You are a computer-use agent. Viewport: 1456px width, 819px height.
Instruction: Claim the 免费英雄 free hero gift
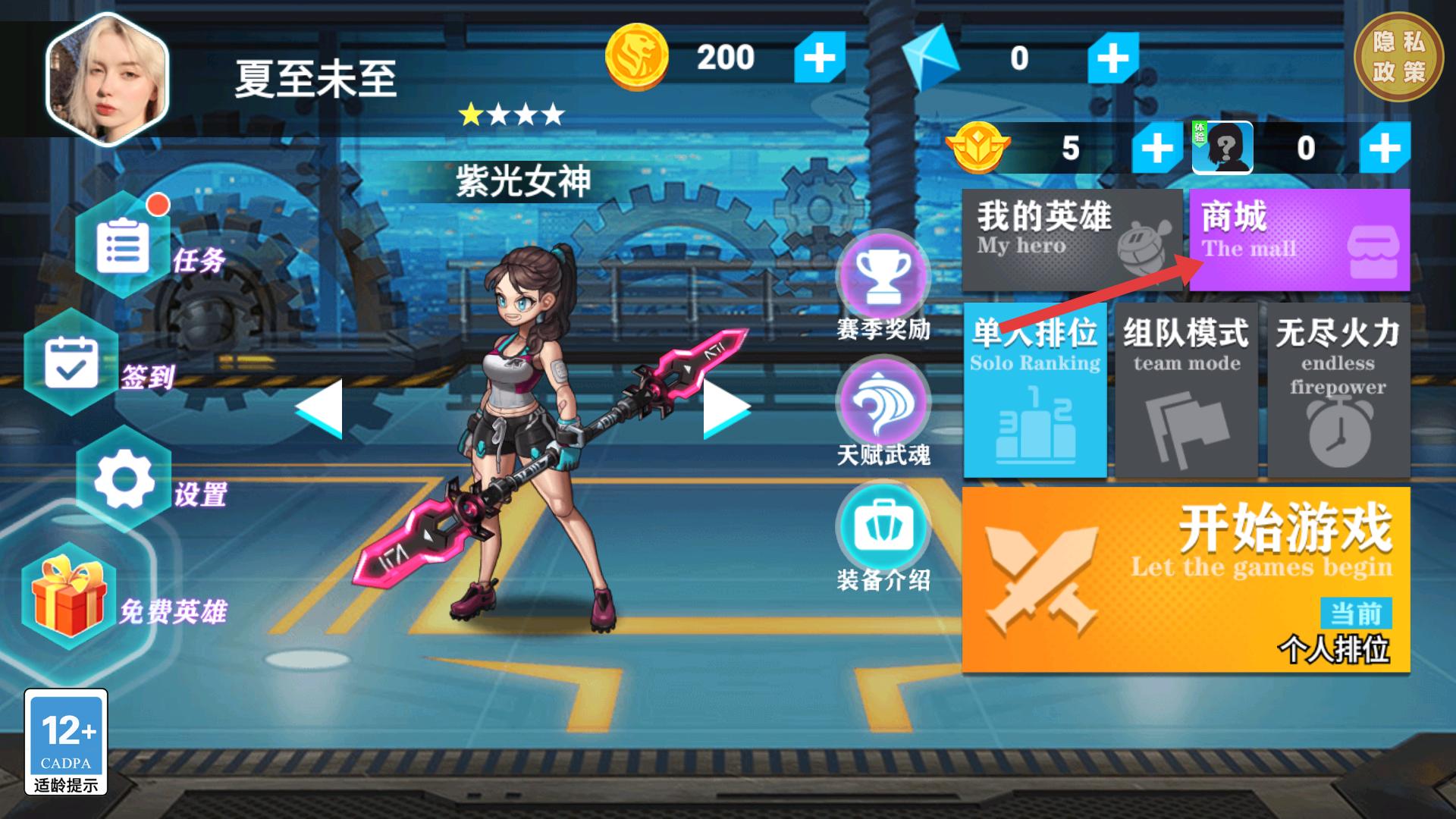tap(70, 598)
